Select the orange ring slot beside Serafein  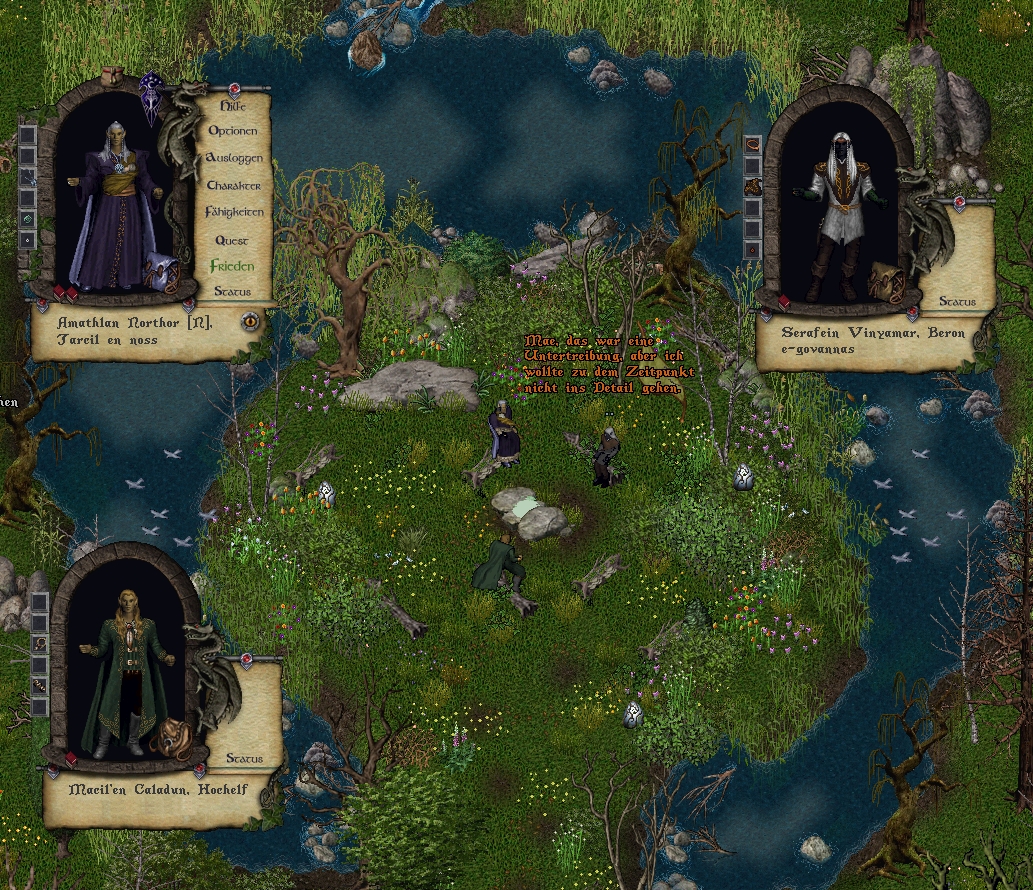(x=752, y=143)
